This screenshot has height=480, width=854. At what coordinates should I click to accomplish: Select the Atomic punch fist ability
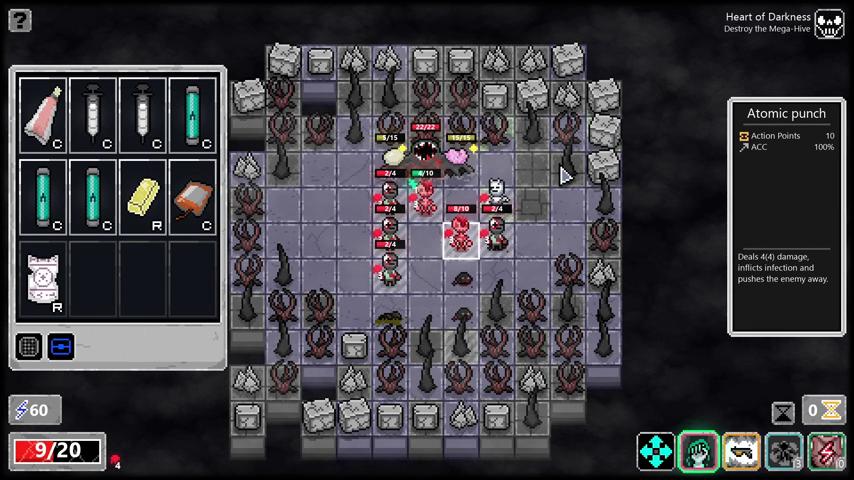[x=699, y=451]
